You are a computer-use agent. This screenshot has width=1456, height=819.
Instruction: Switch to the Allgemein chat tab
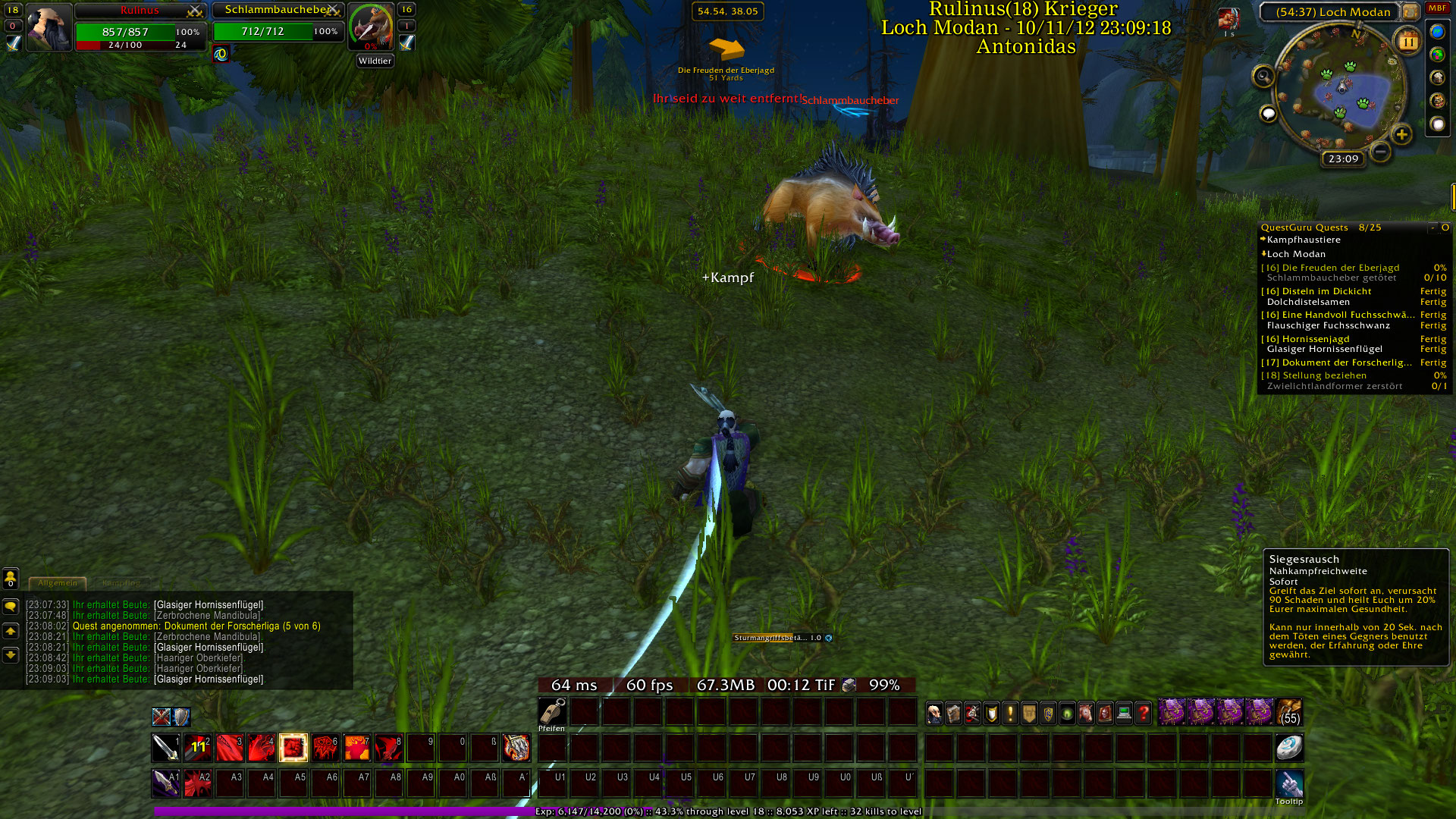58,583
